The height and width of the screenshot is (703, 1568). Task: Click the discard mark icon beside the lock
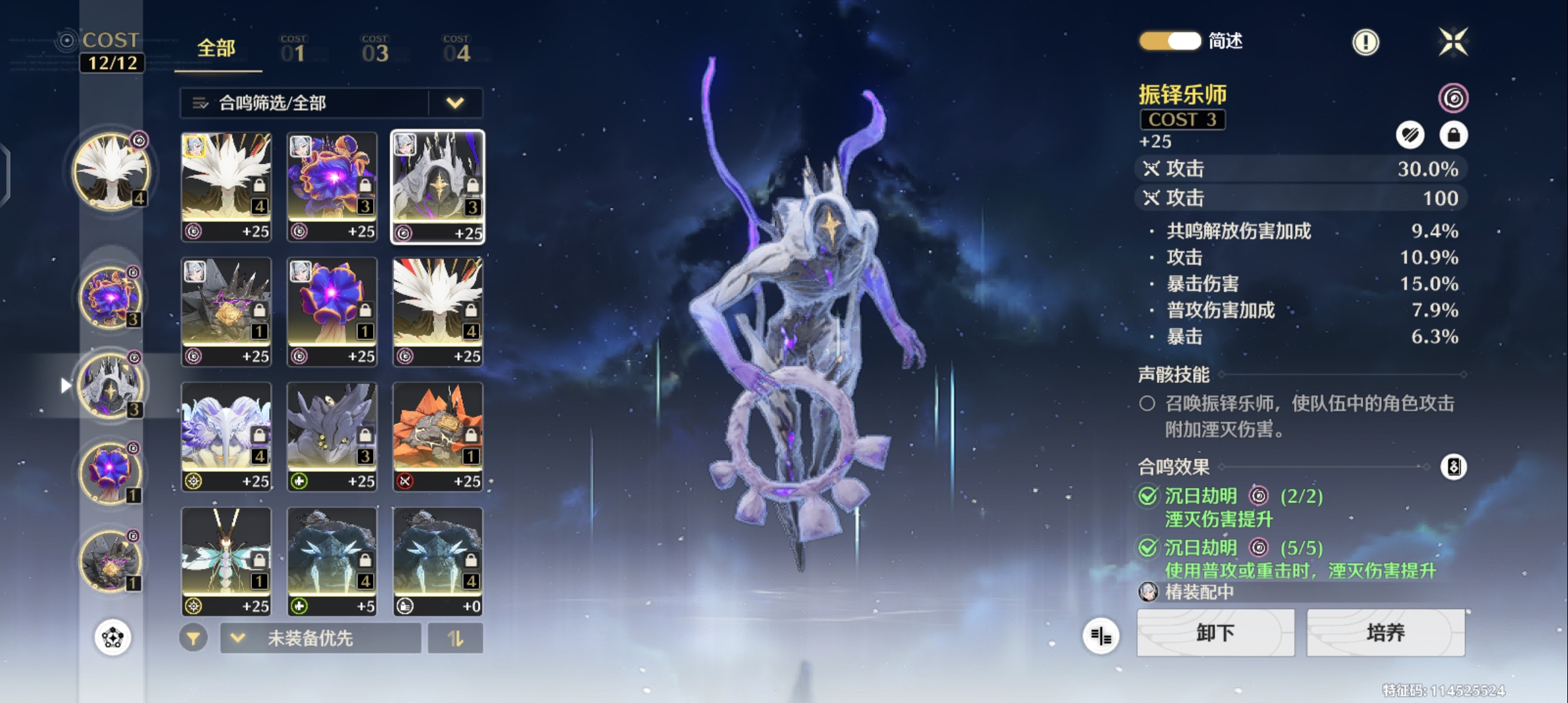(x=1410, y=135)
